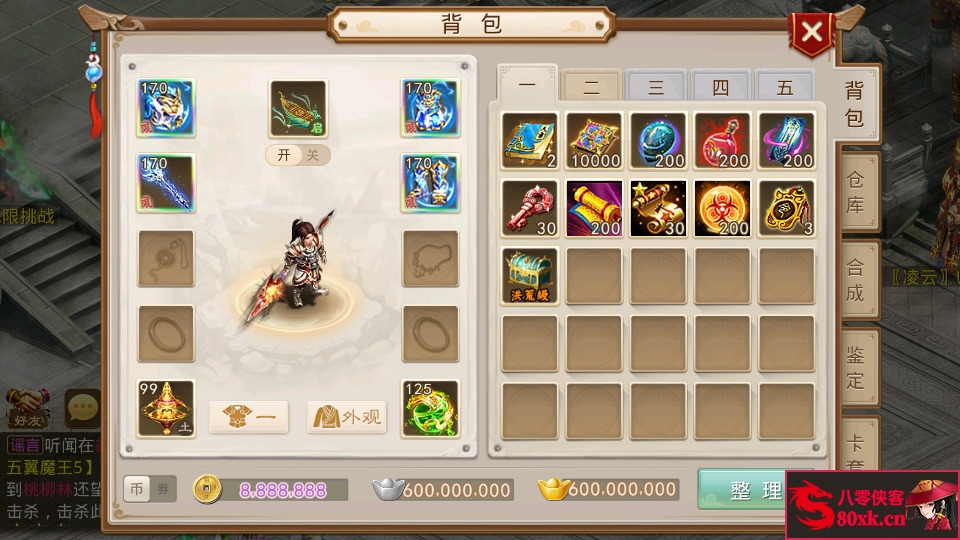Screen dimensions: 960x540
Task: Select the red key item slot
Action: (530, 208)
